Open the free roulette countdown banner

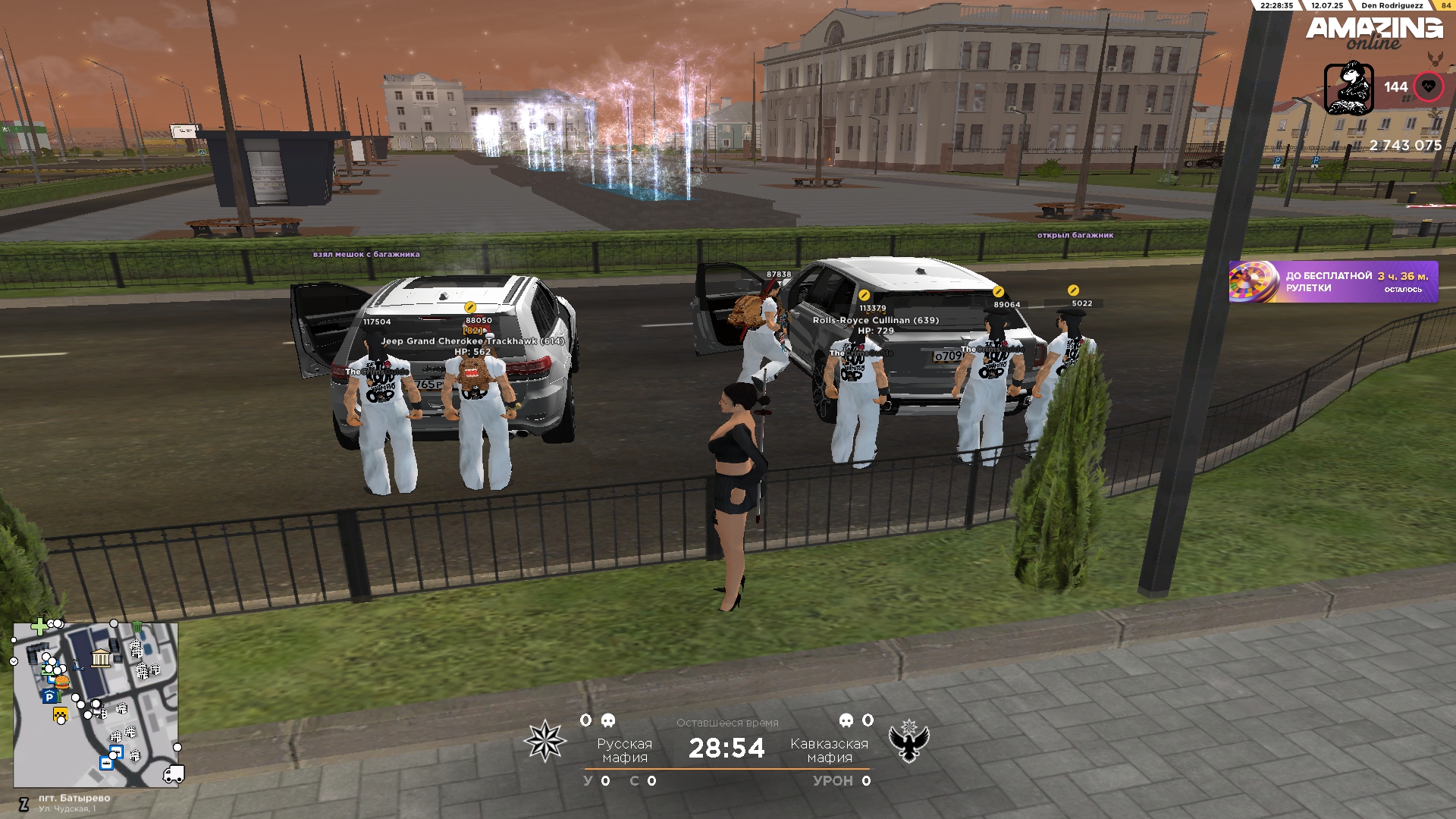pos(1332,282)
